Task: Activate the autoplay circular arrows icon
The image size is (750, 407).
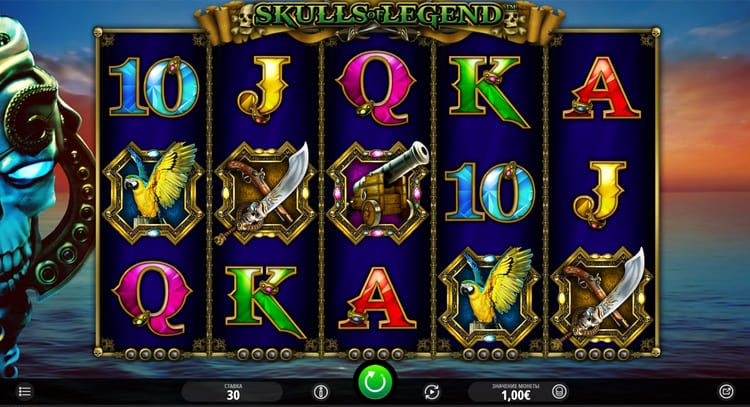Action: 431,391
